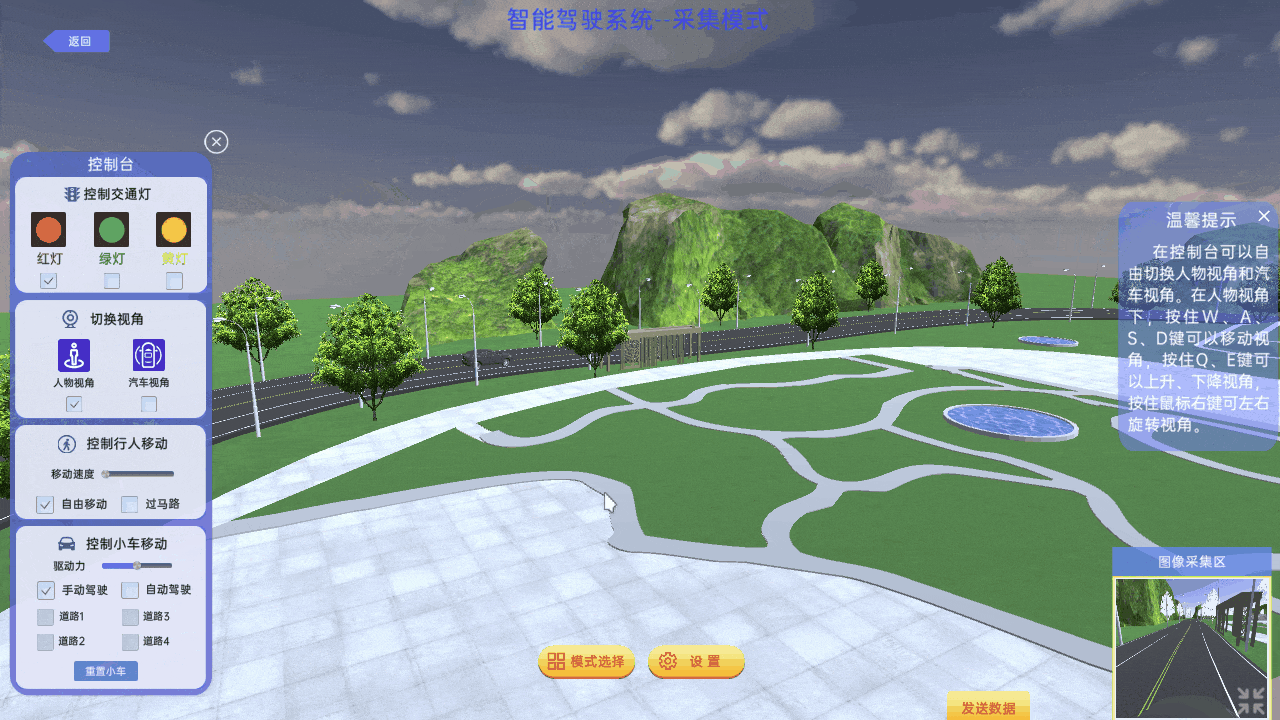
Task: Tick the 红灯 red light checkbox
Action: [48, 281]
